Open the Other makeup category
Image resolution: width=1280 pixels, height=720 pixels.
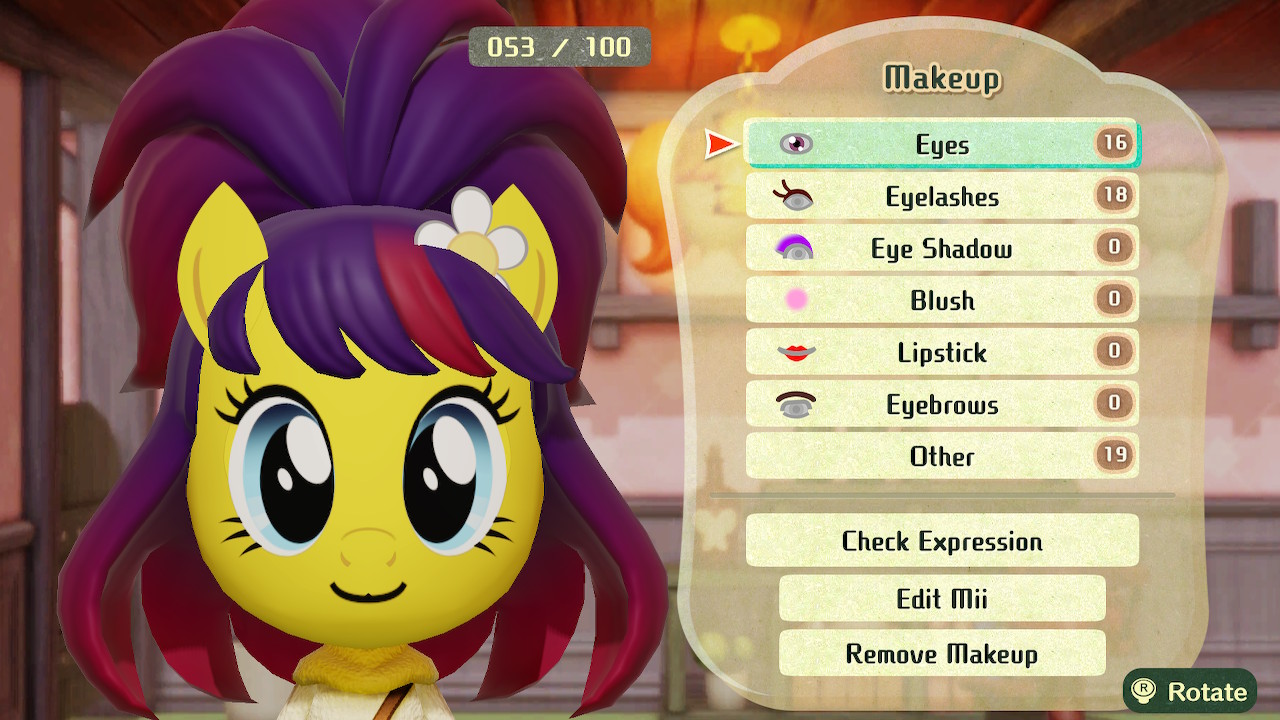click(941, 456)
